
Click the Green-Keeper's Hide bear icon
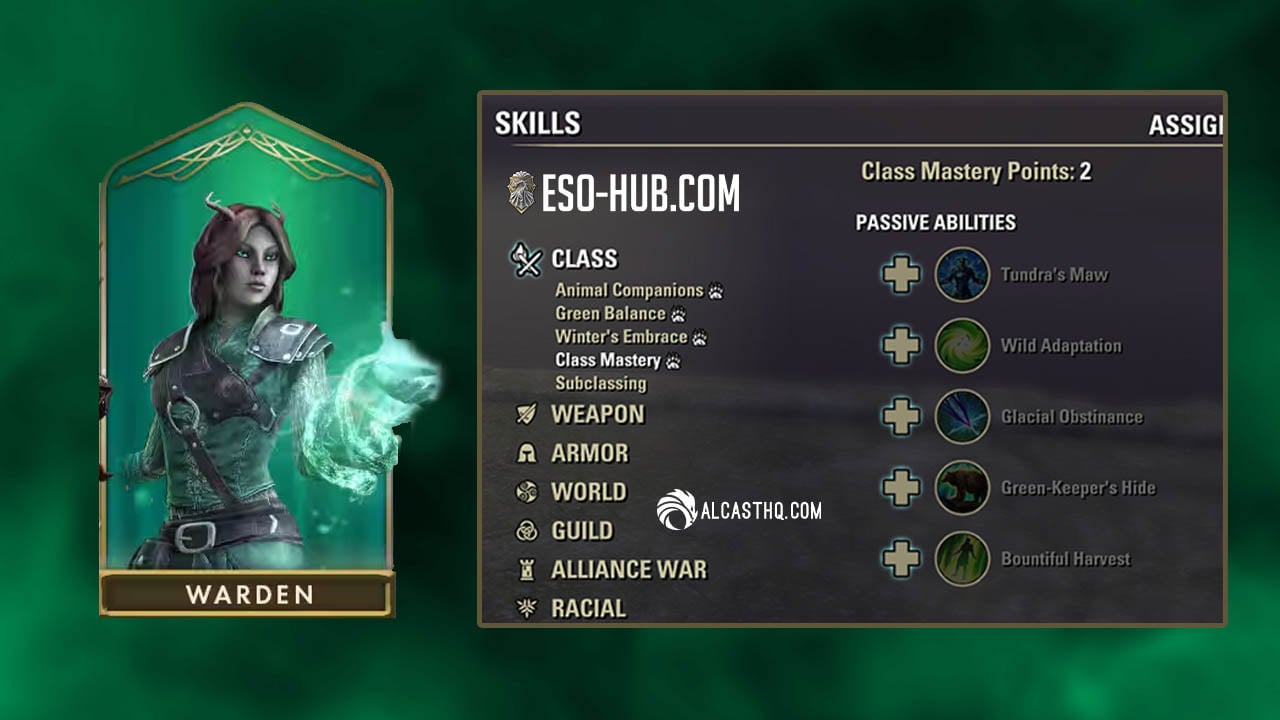coord(962,488)
